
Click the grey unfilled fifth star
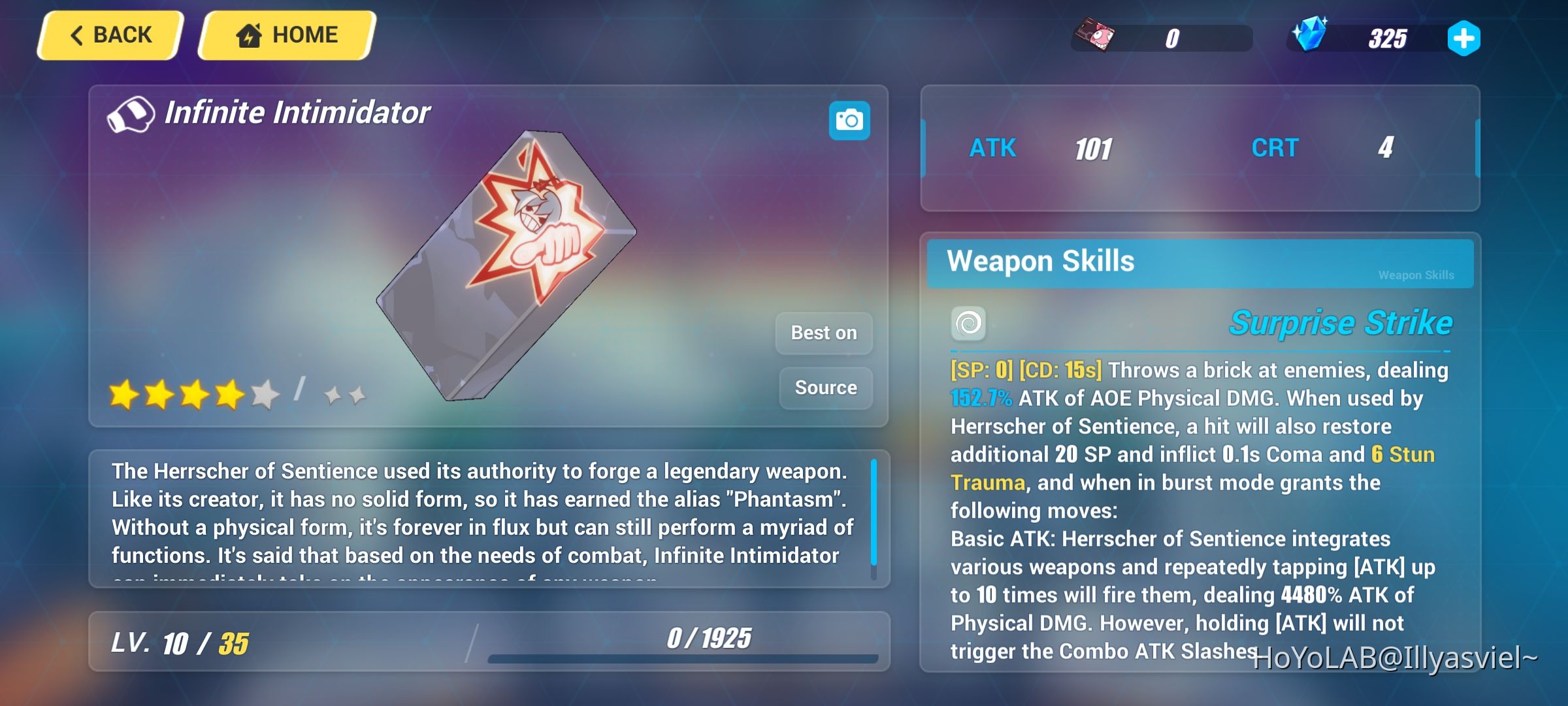(x=264, y=392)
